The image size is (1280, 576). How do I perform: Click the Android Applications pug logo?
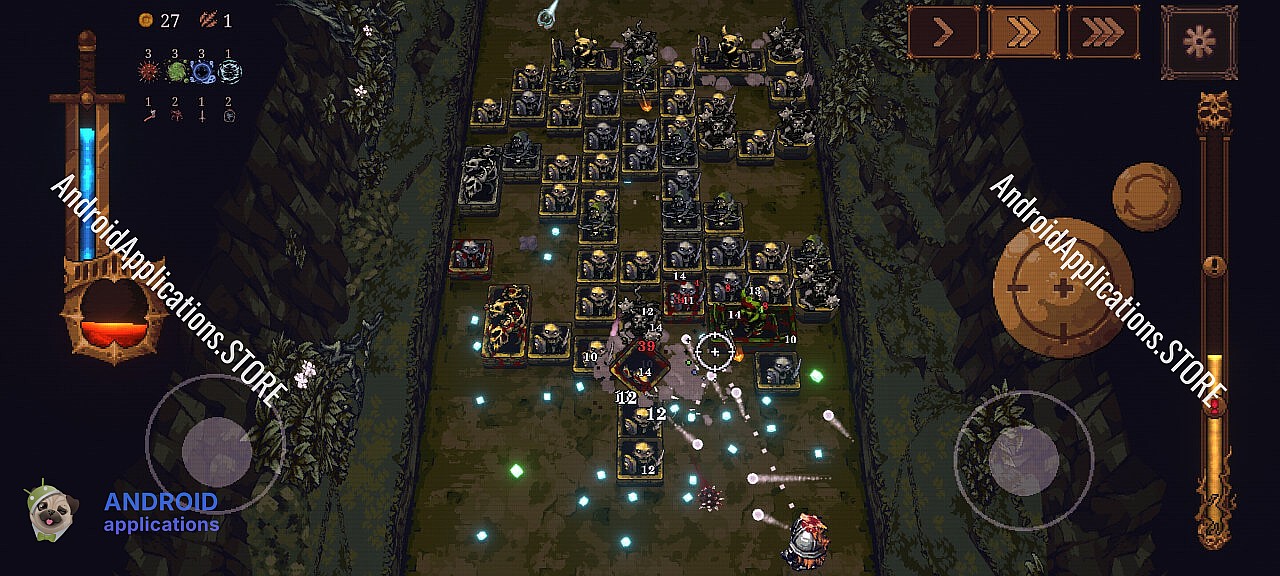pyautogui.click(x=47, y=513)
